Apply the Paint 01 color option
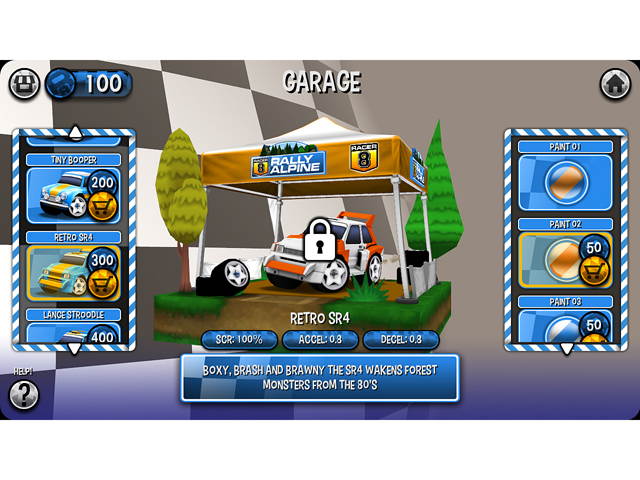Image resolution: width=640 pixels, height=480 pixels. point(565,182)
